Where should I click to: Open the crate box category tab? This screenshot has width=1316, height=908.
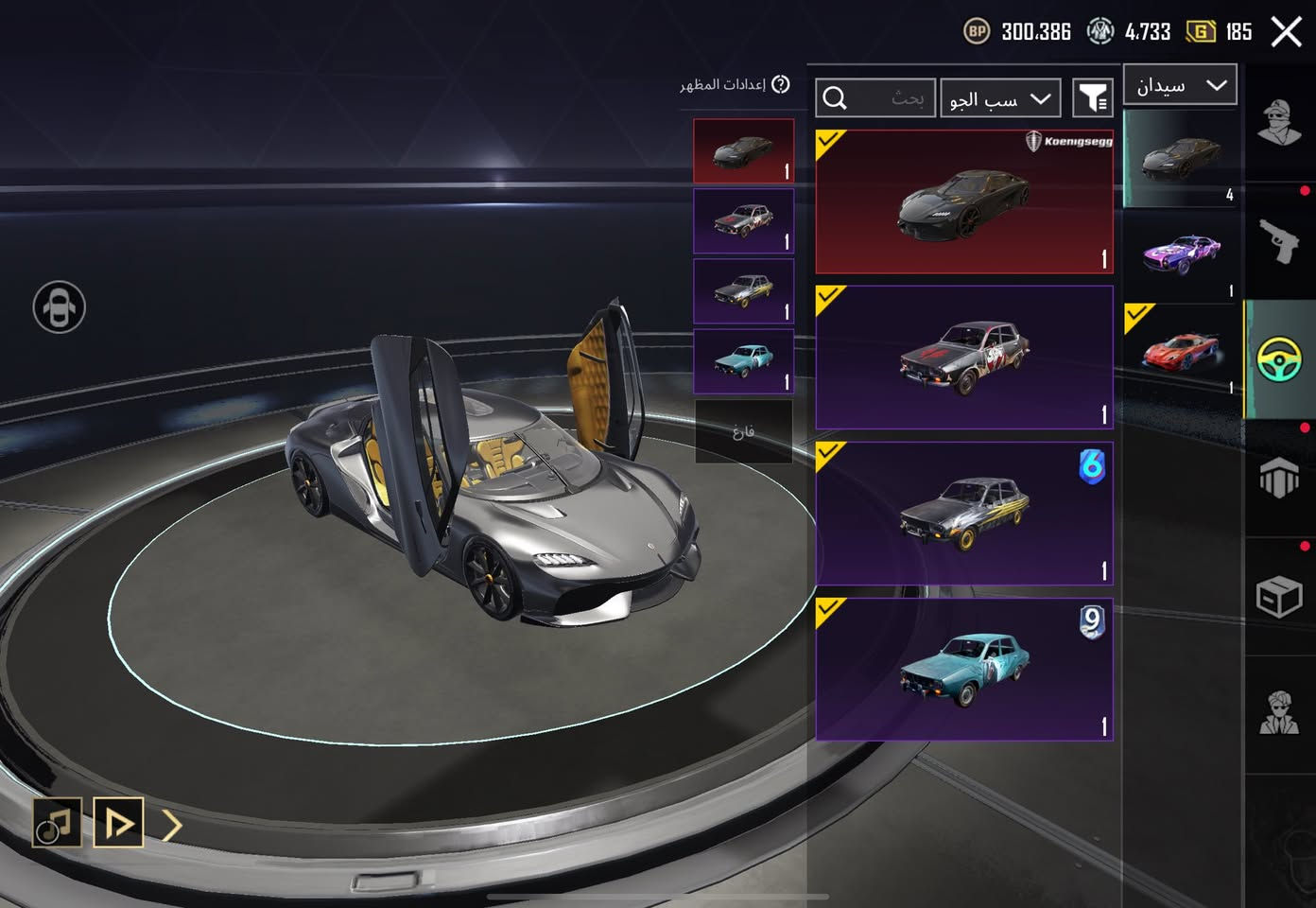(x=1279, y=597)
